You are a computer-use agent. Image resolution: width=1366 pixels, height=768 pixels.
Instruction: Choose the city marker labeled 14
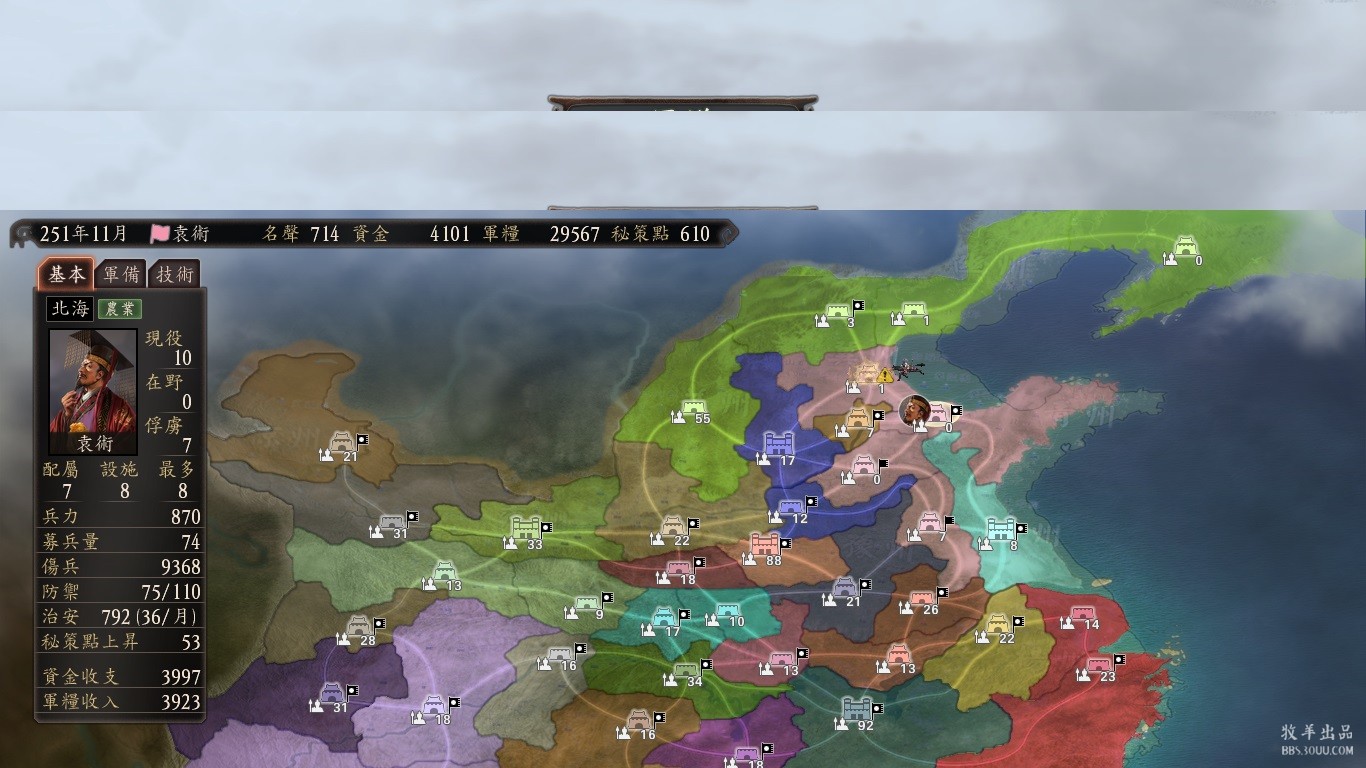point(1082,613)
